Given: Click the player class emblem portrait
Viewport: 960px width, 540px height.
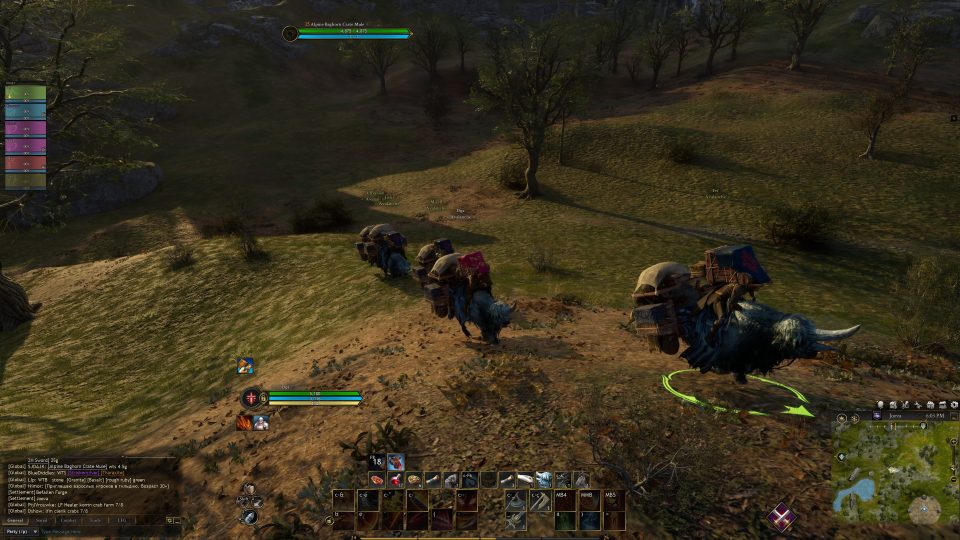Looking at the screenshot, I should pyautogui.click(x=252, y=397).
